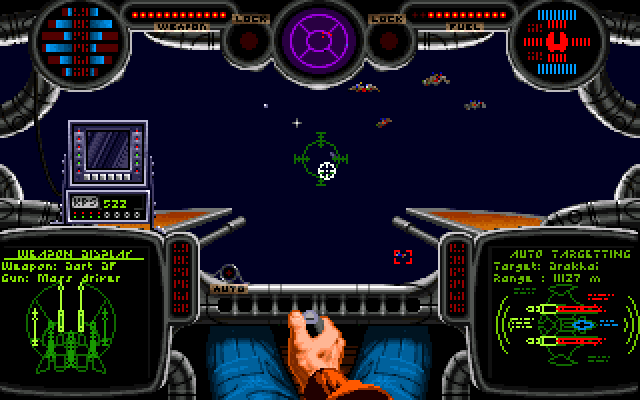Click the red ship armor status gauge

coord(560,42)
